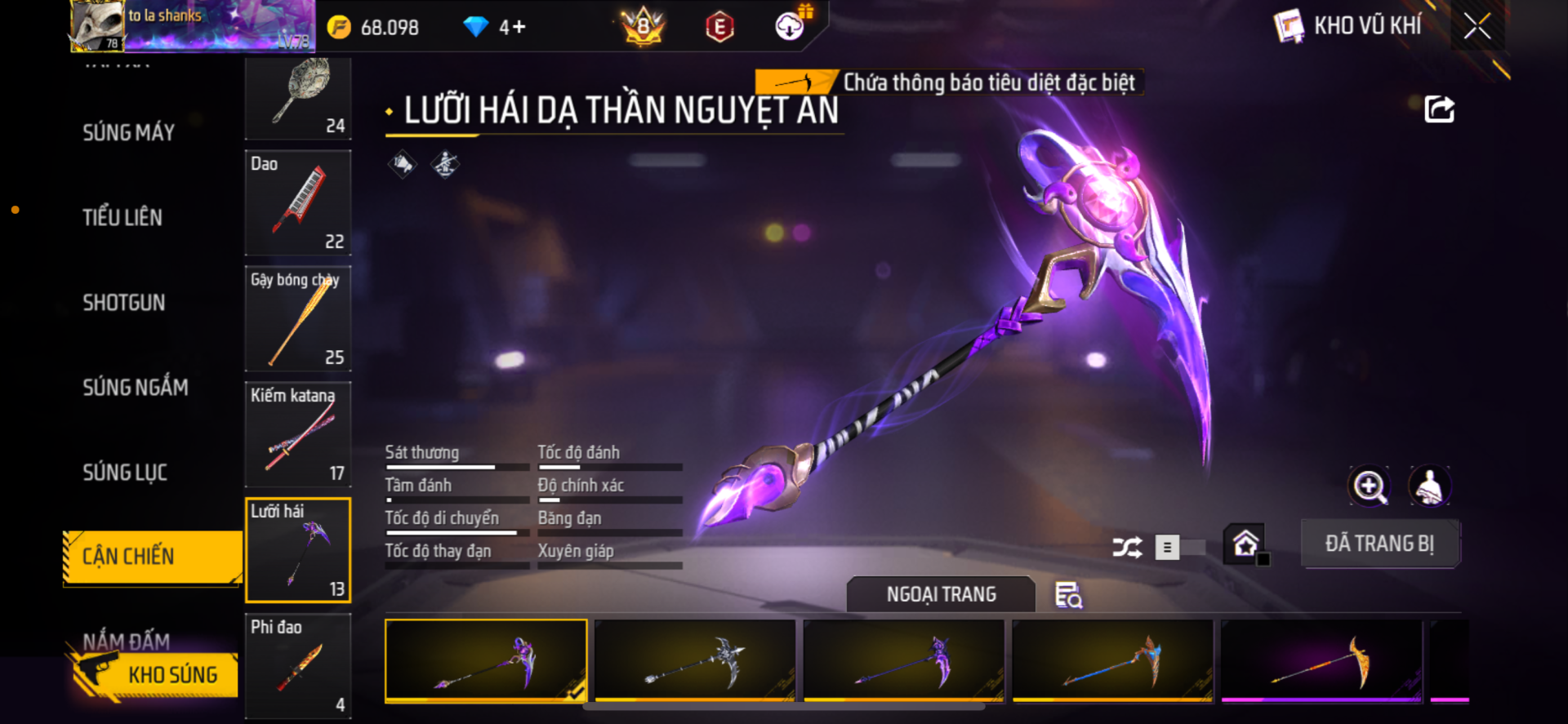Open the SHOTGUN category
1568x724 pixels.
(123, 303)
